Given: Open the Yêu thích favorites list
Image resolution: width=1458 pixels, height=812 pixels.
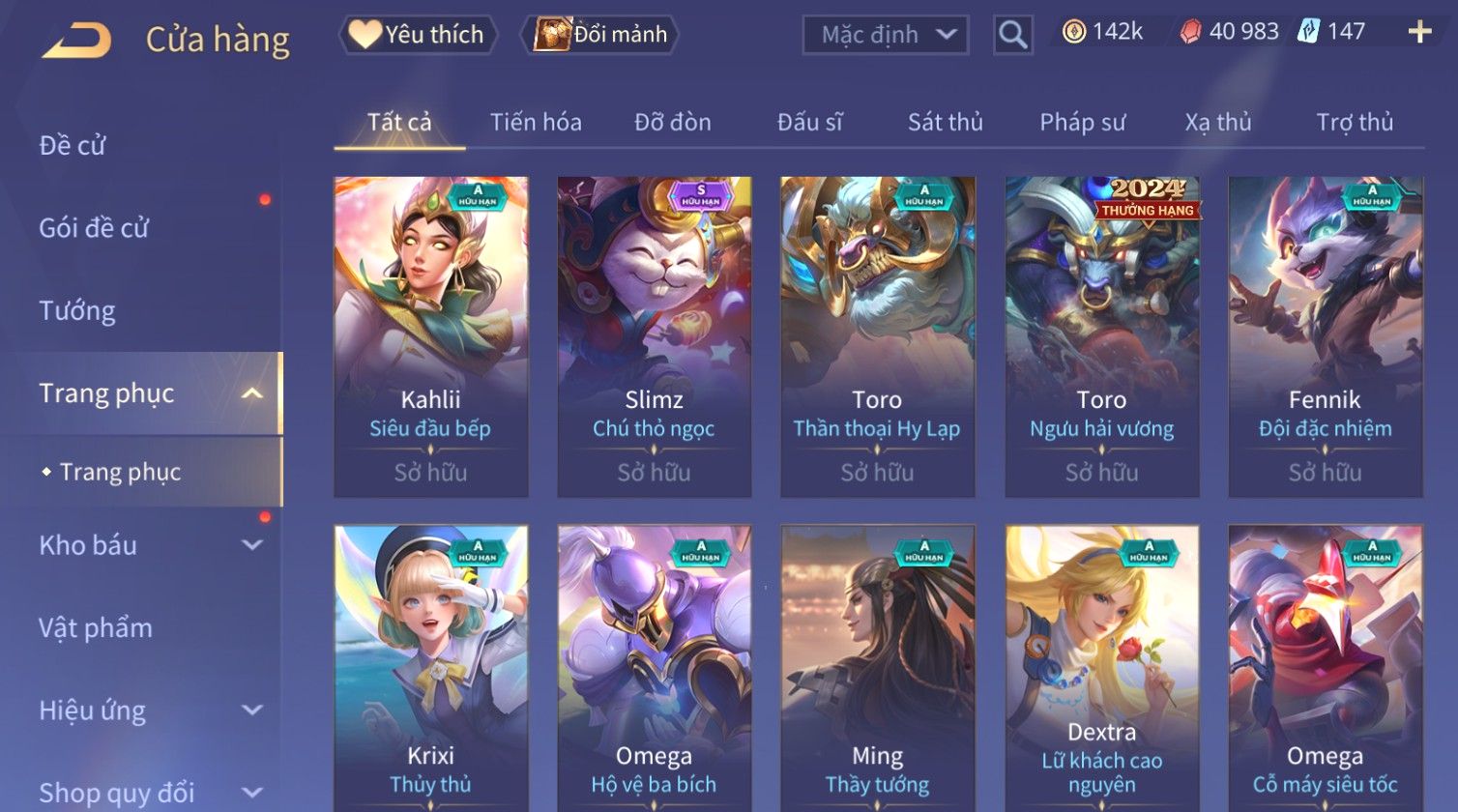Looking at the screenshot, I should (419, 35).
